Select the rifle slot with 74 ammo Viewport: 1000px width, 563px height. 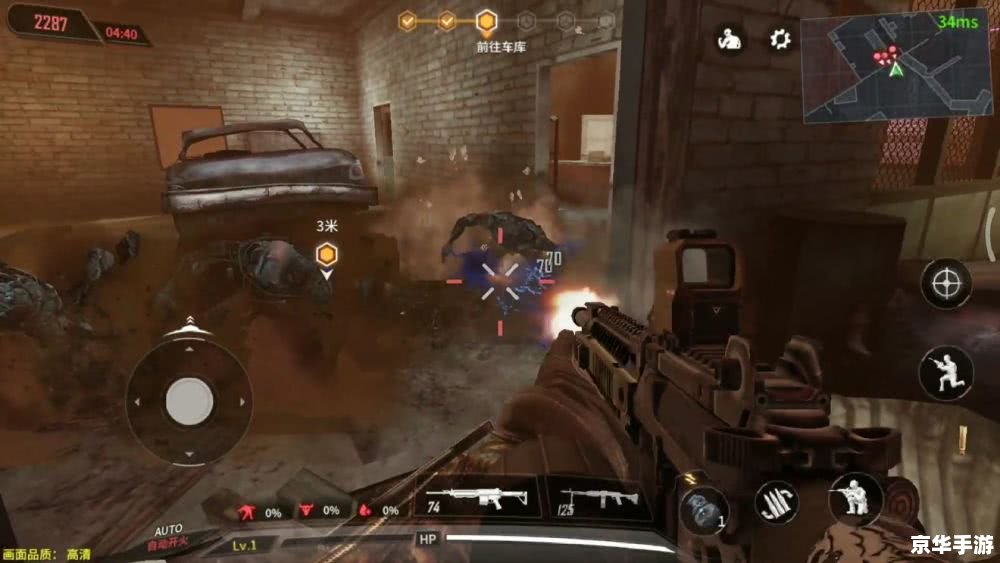click(477, 498)
